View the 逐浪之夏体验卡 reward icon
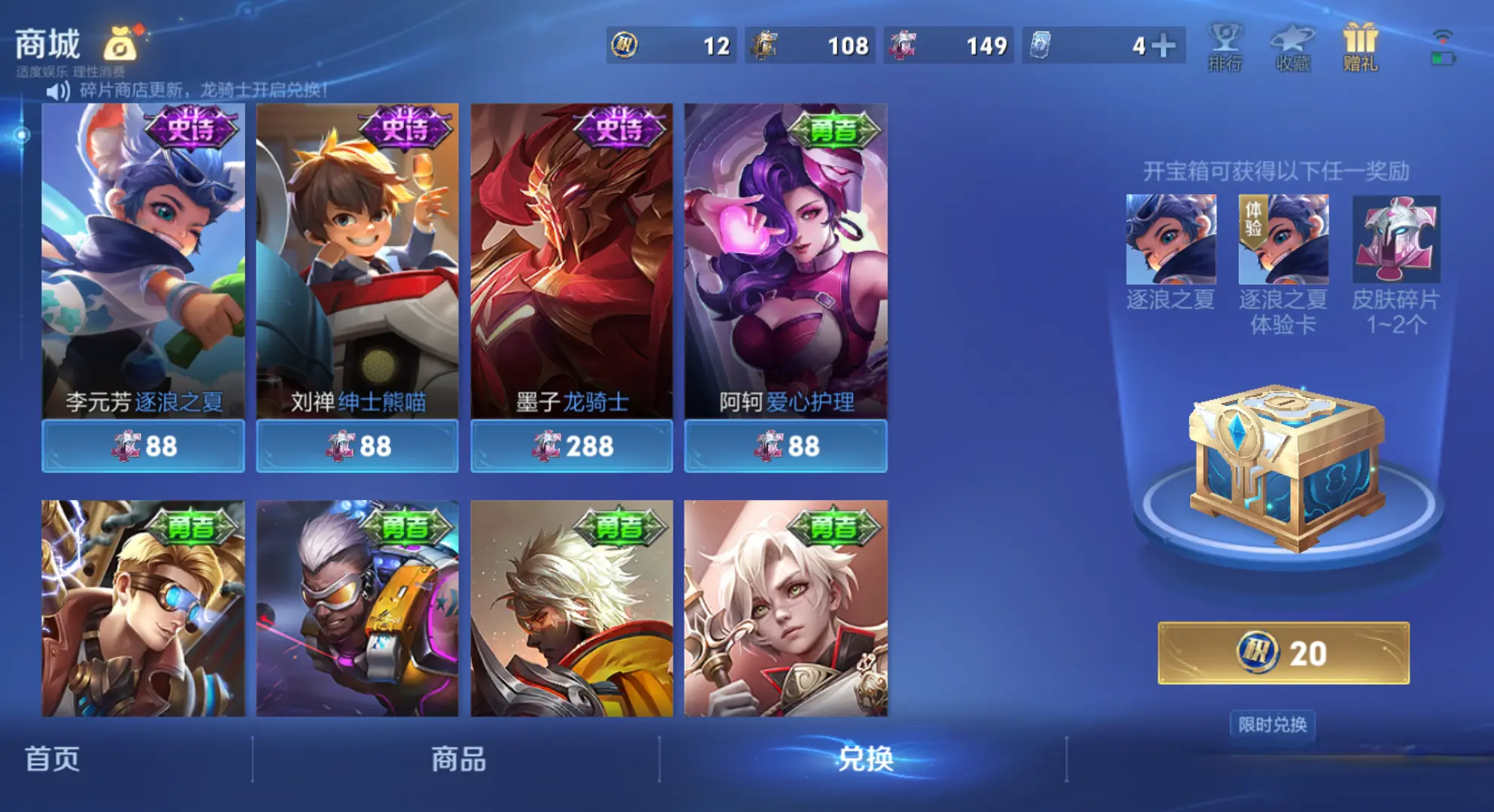This screenshot has width=1494, height=812. (1283, 240)
